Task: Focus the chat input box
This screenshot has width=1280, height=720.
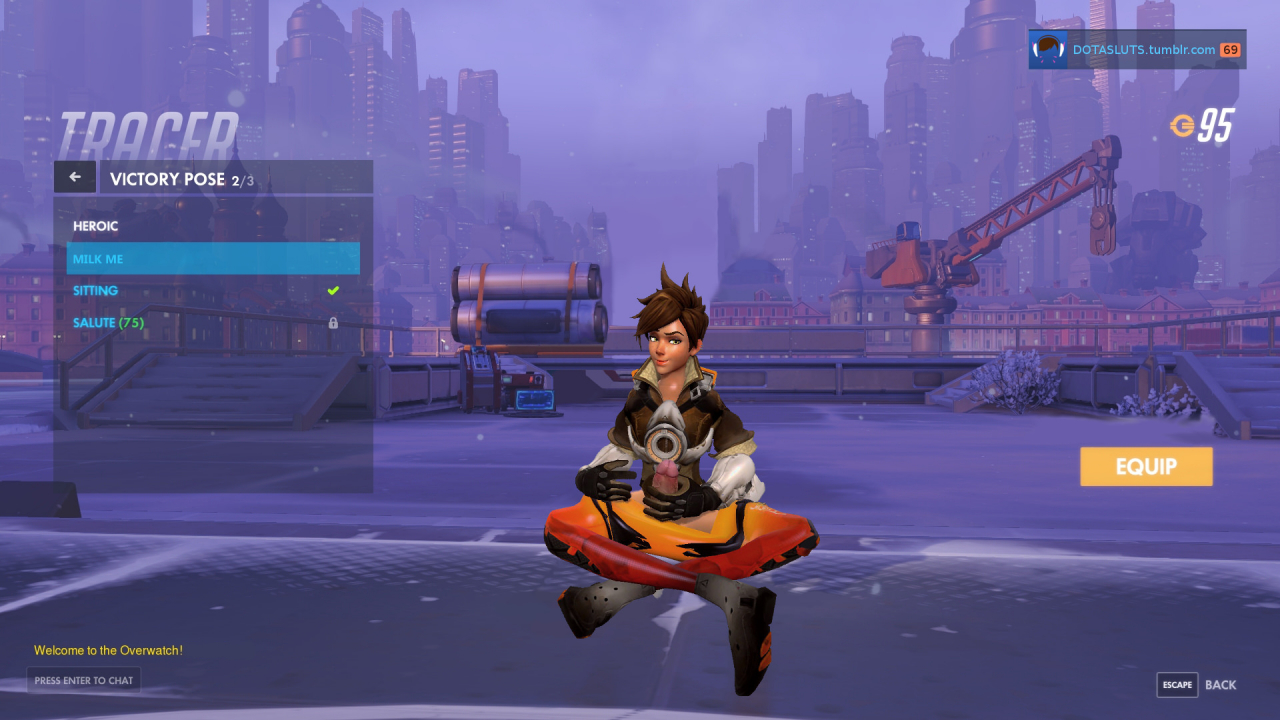Action: tap(84, 681)
